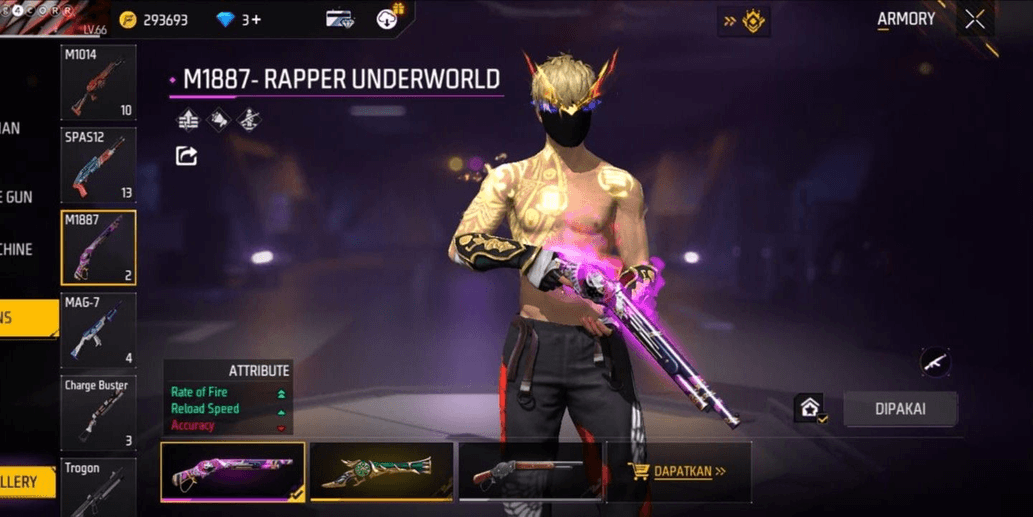
Task: Select the Trogon weapon entry
Action: tap(98, 487)
